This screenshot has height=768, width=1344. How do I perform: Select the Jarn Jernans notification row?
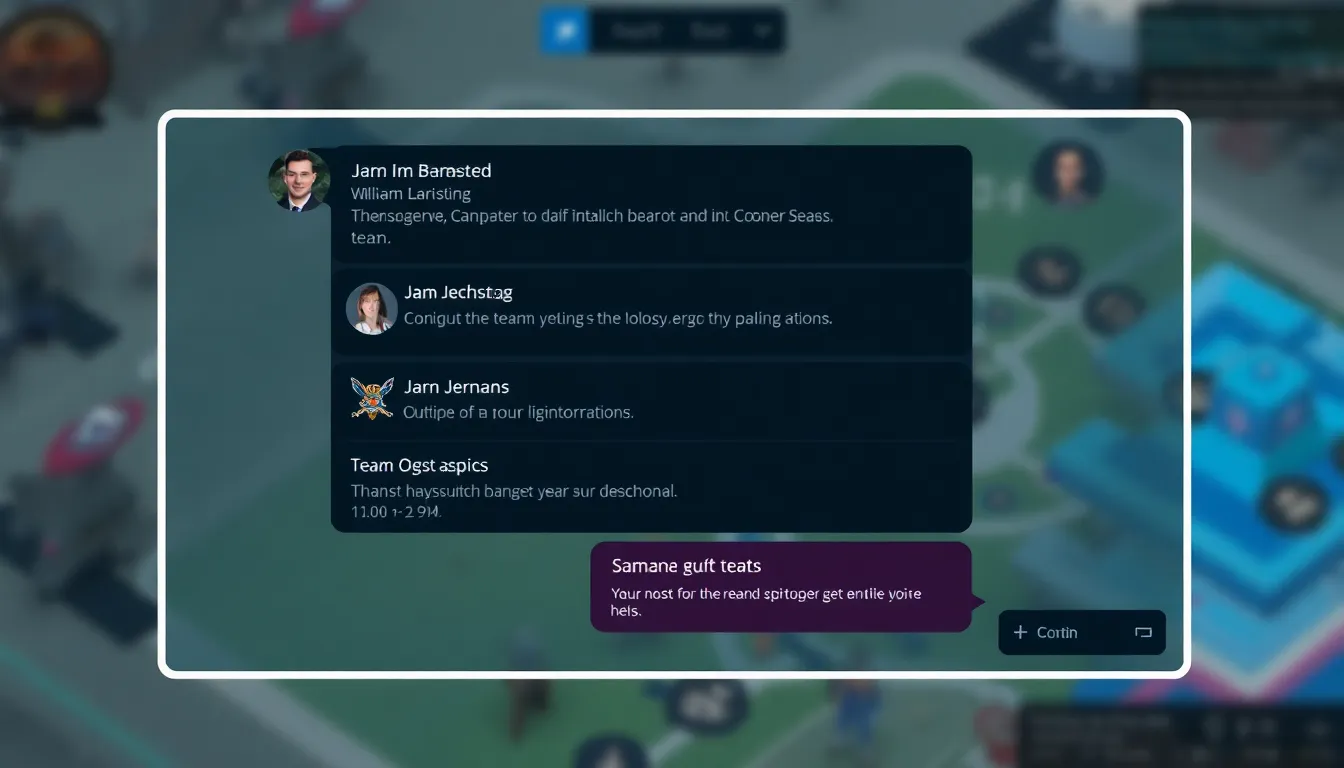[x=650, y=399]
